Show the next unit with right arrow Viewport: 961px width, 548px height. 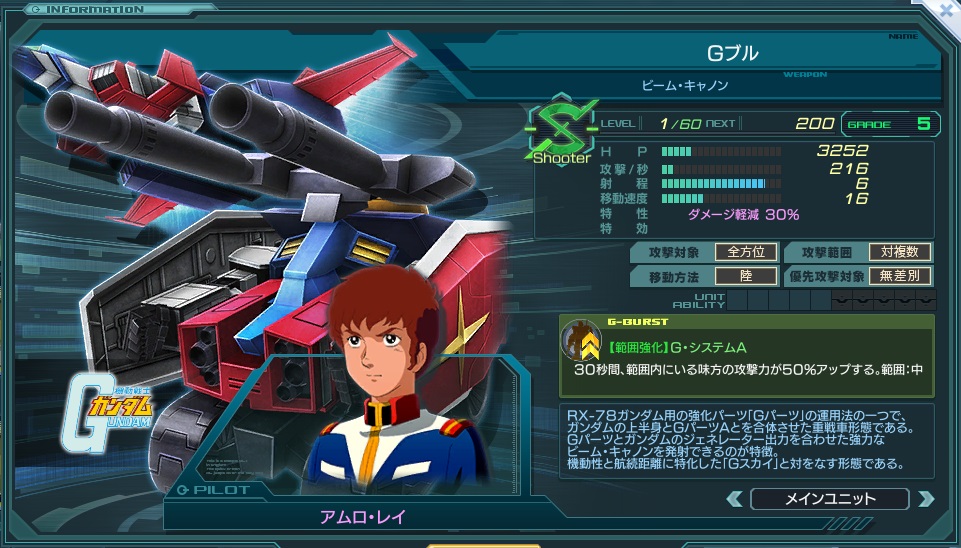click(x=925, y=498)
